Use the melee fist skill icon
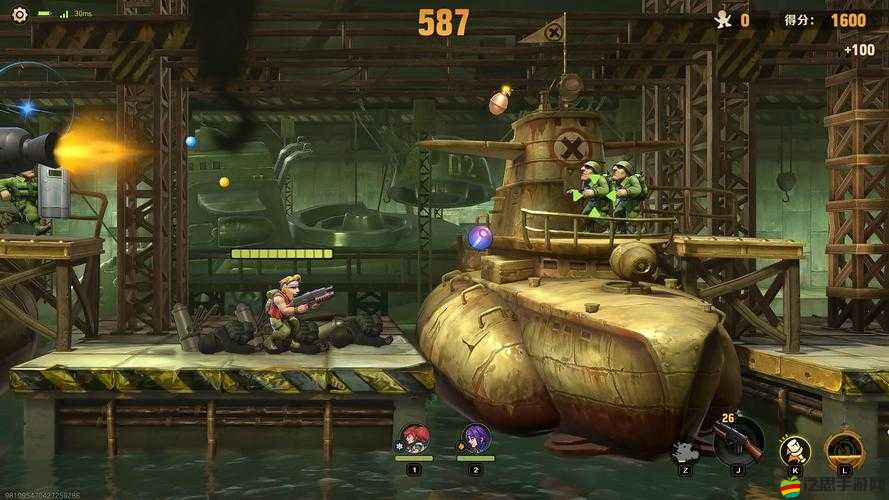Screen dimensions: 889x500 794,448
